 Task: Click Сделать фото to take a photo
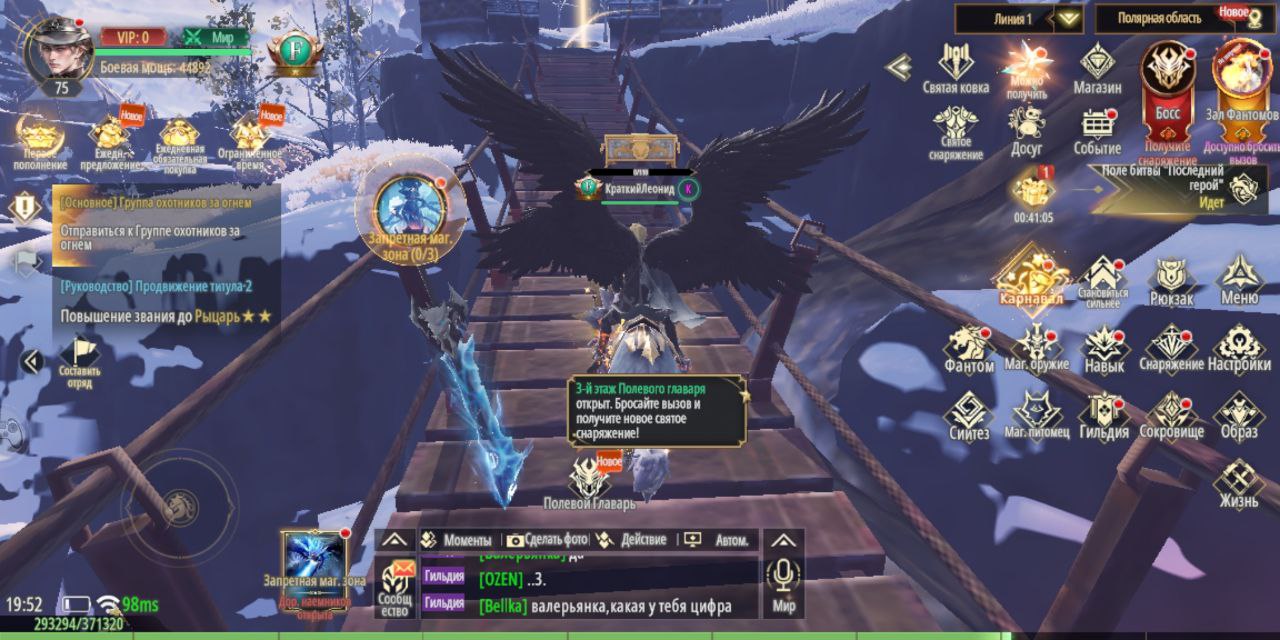[547, 540]
